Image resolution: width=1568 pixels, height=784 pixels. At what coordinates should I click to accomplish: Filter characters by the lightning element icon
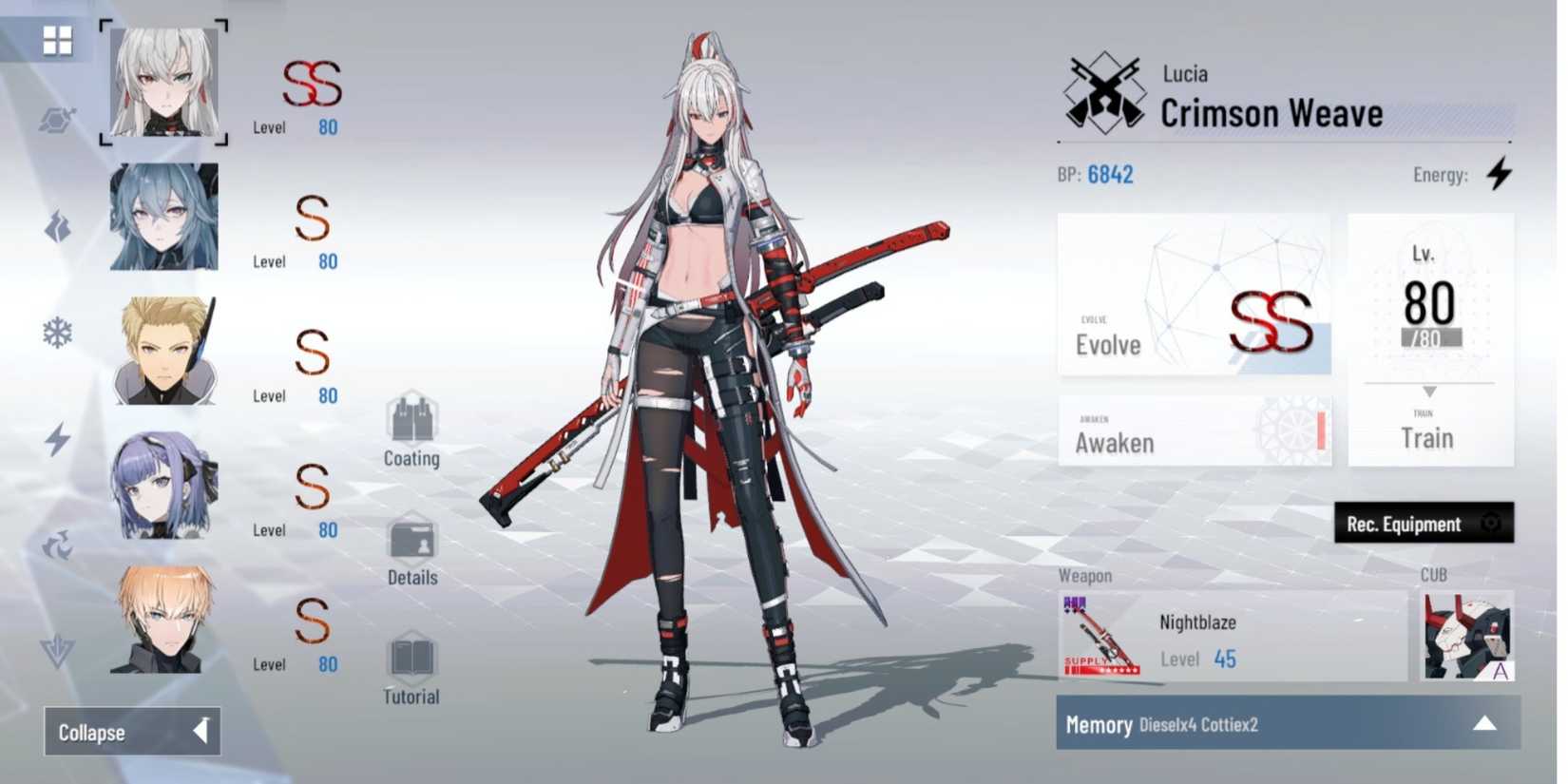pyautogui.click(x=57, y=437)
